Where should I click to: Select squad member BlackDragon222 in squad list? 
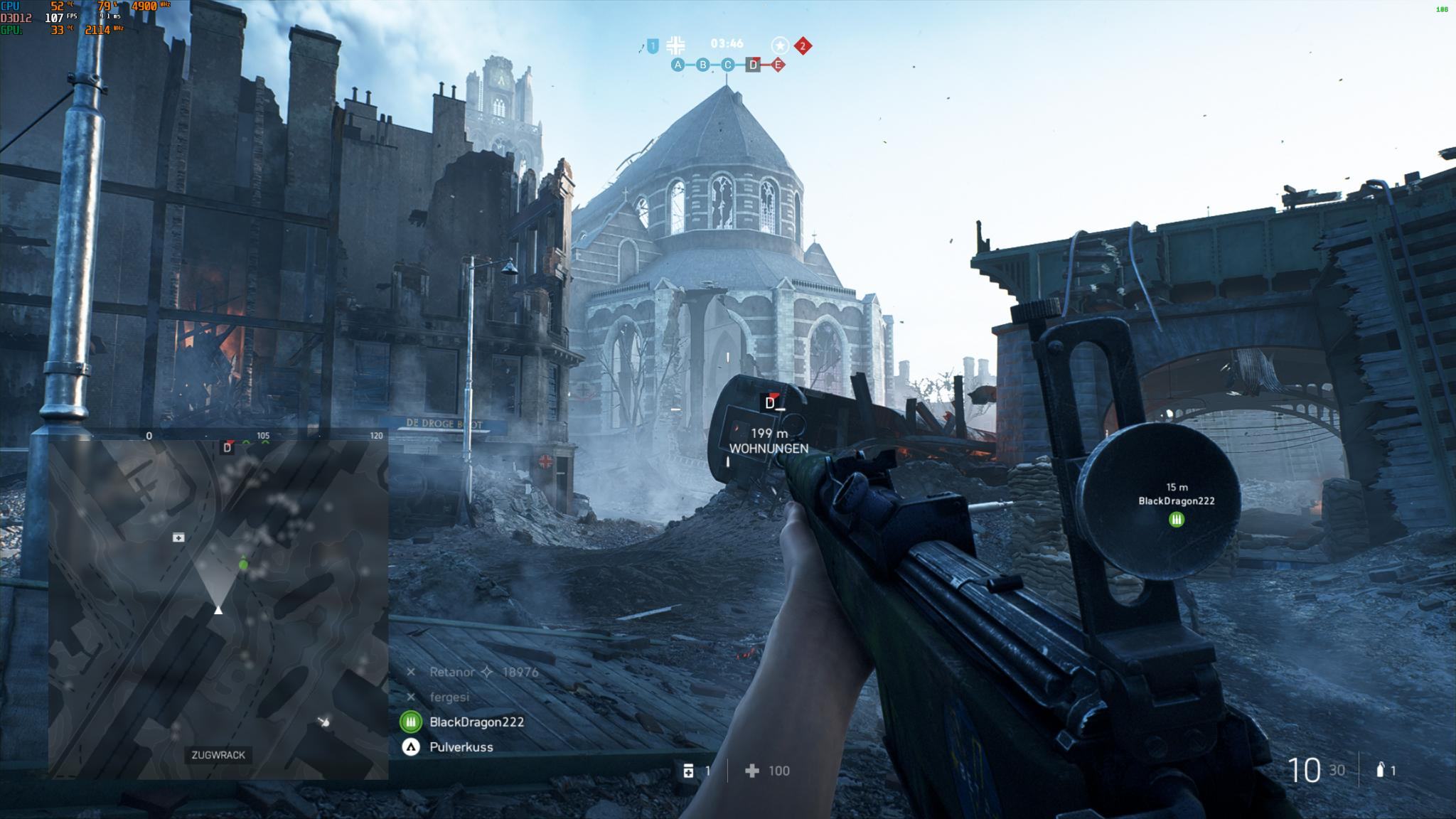(476, 722)
